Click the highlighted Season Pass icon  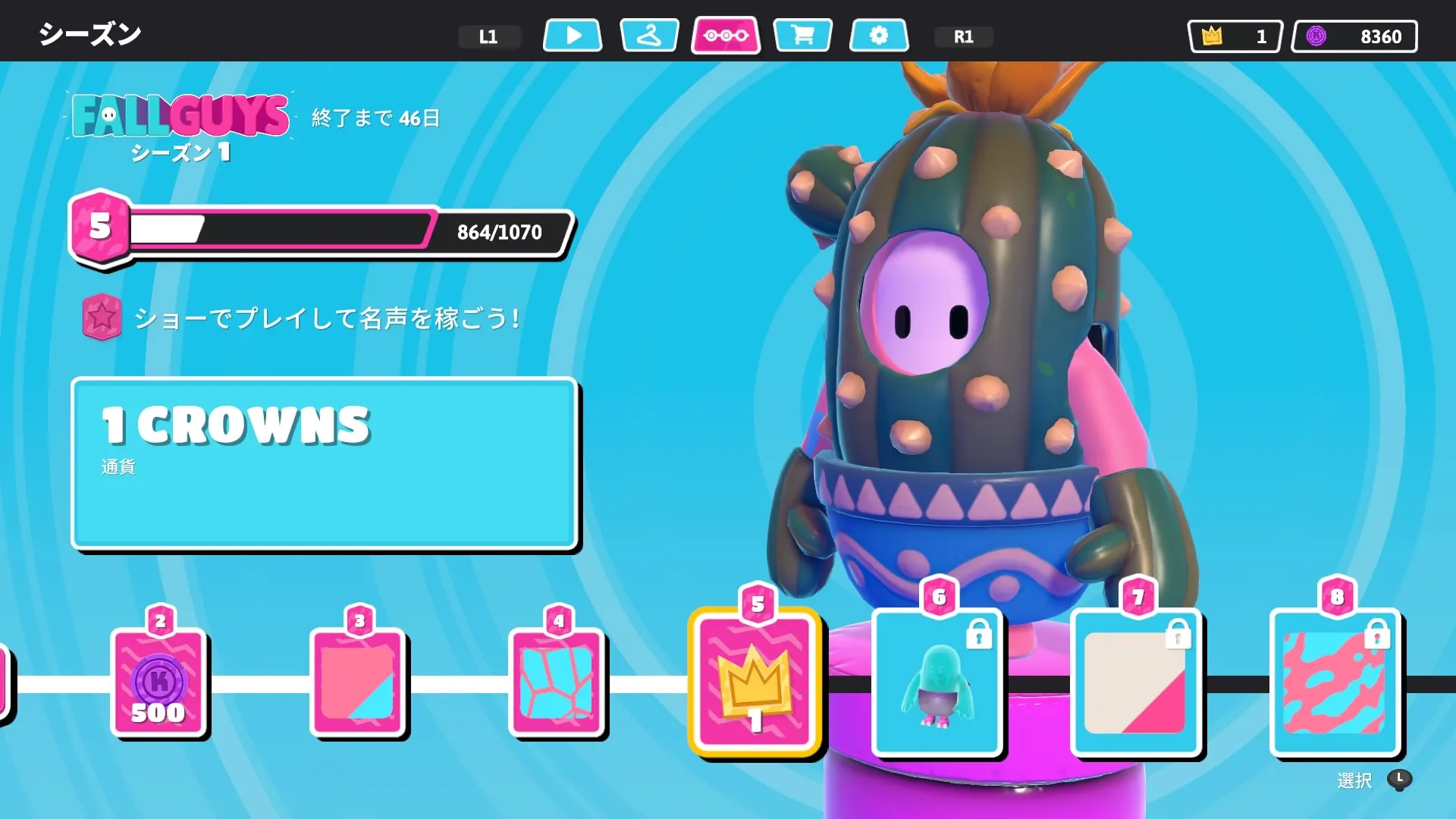(726, 34)
